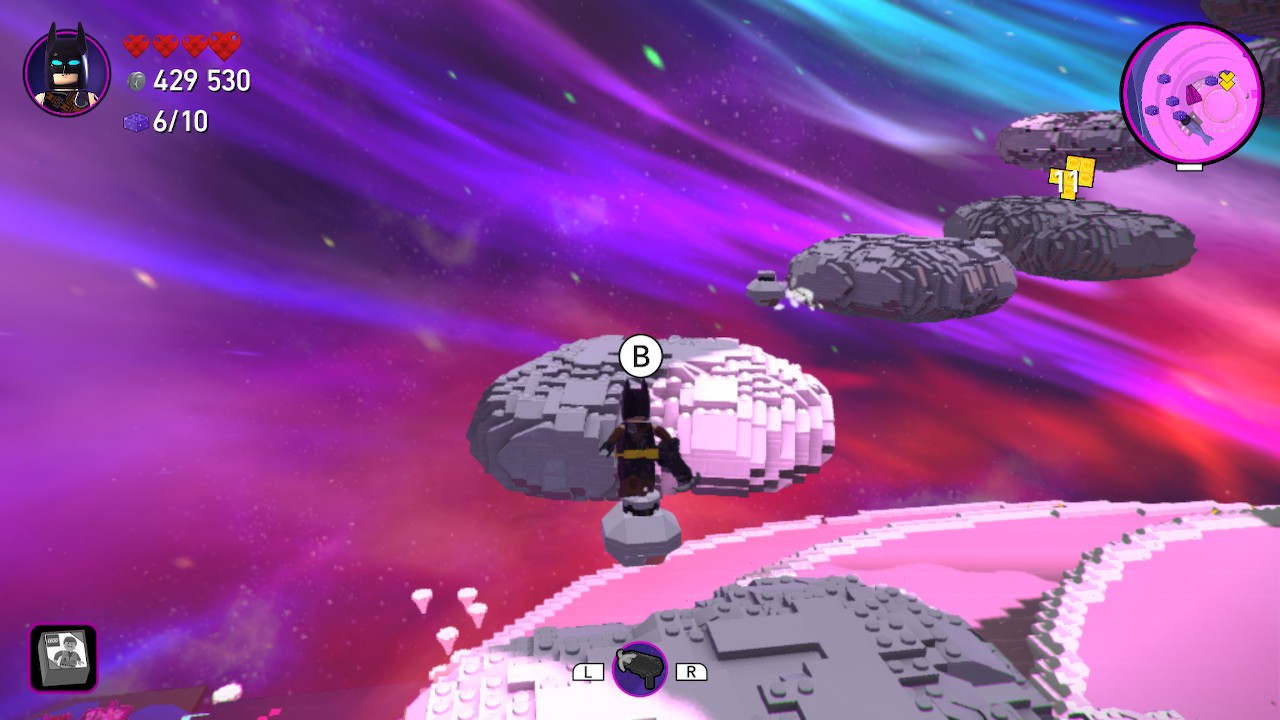1280x720 pixels.
Task: Click the pink quest beacon shown on the minimap
Action: [1193, 95]
